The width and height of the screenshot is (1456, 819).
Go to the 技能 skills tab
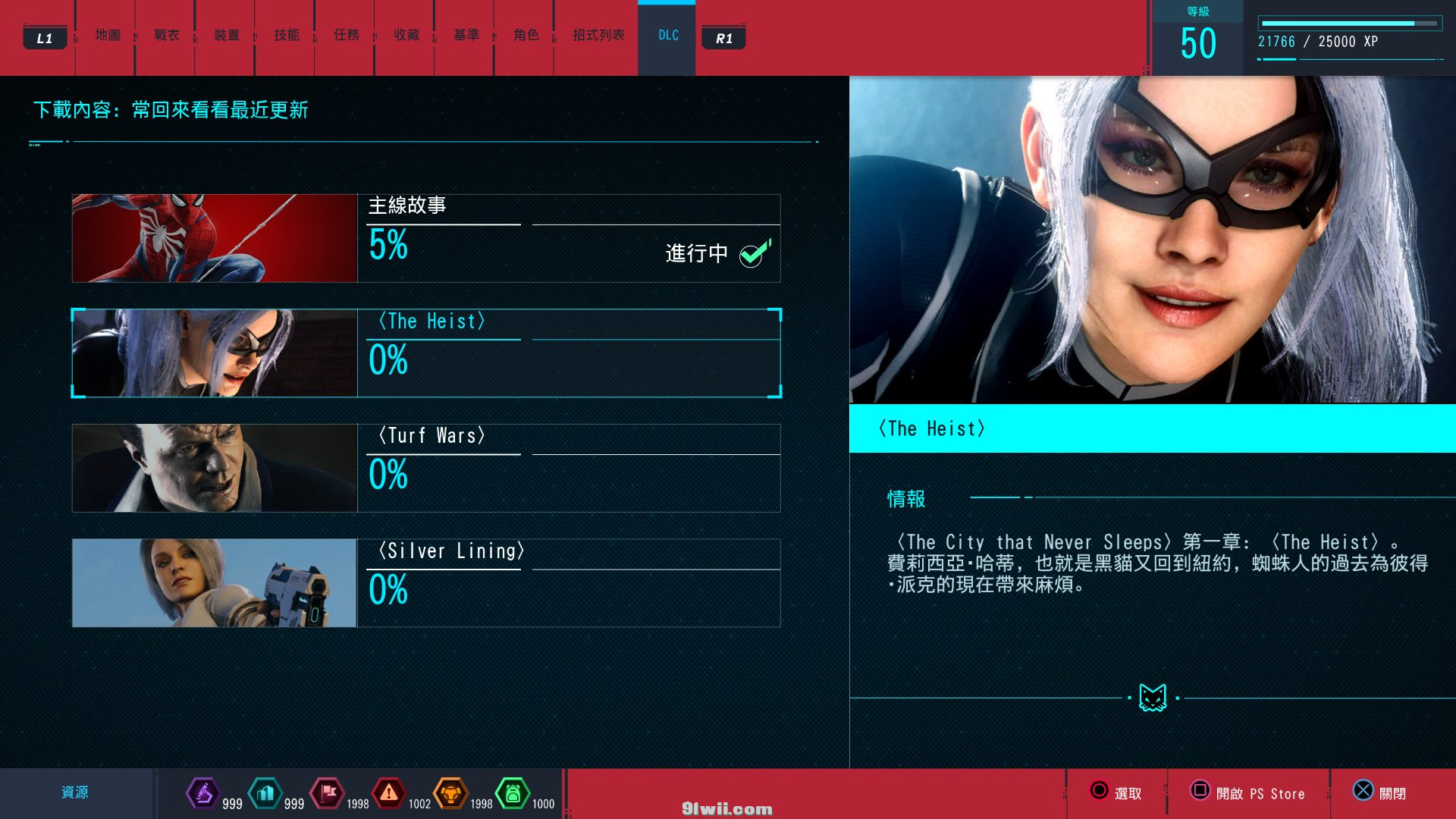point(287,35)
